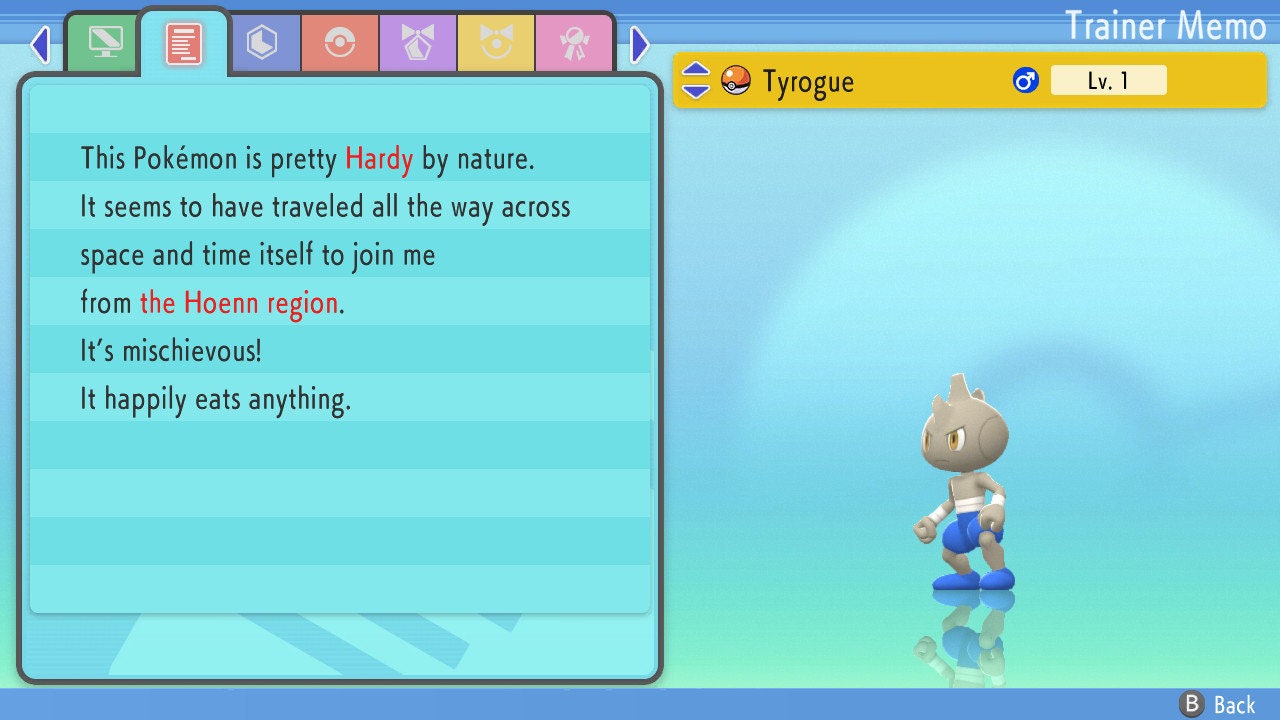Switch to the yellow bow-and-ball tab
Image resolution: width=1280 pixels, height=720 pixels.
click(x=495, y=43)
